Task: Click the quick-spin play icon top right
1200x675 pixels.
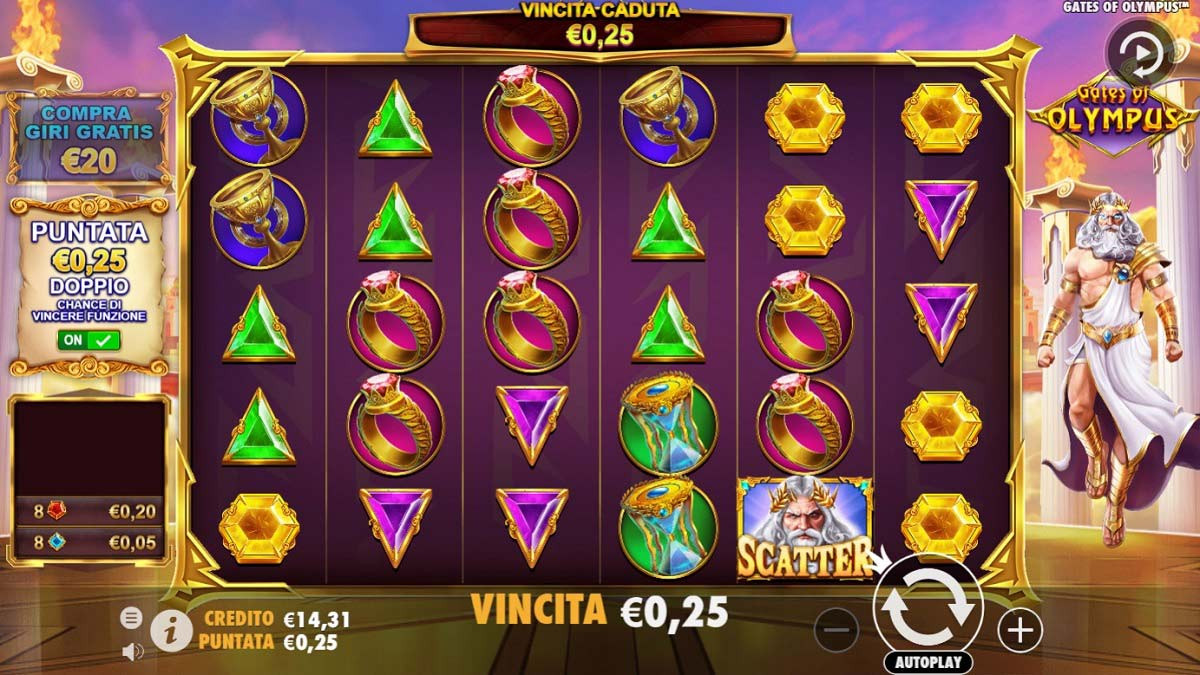Action: (x=1139, y=51)
